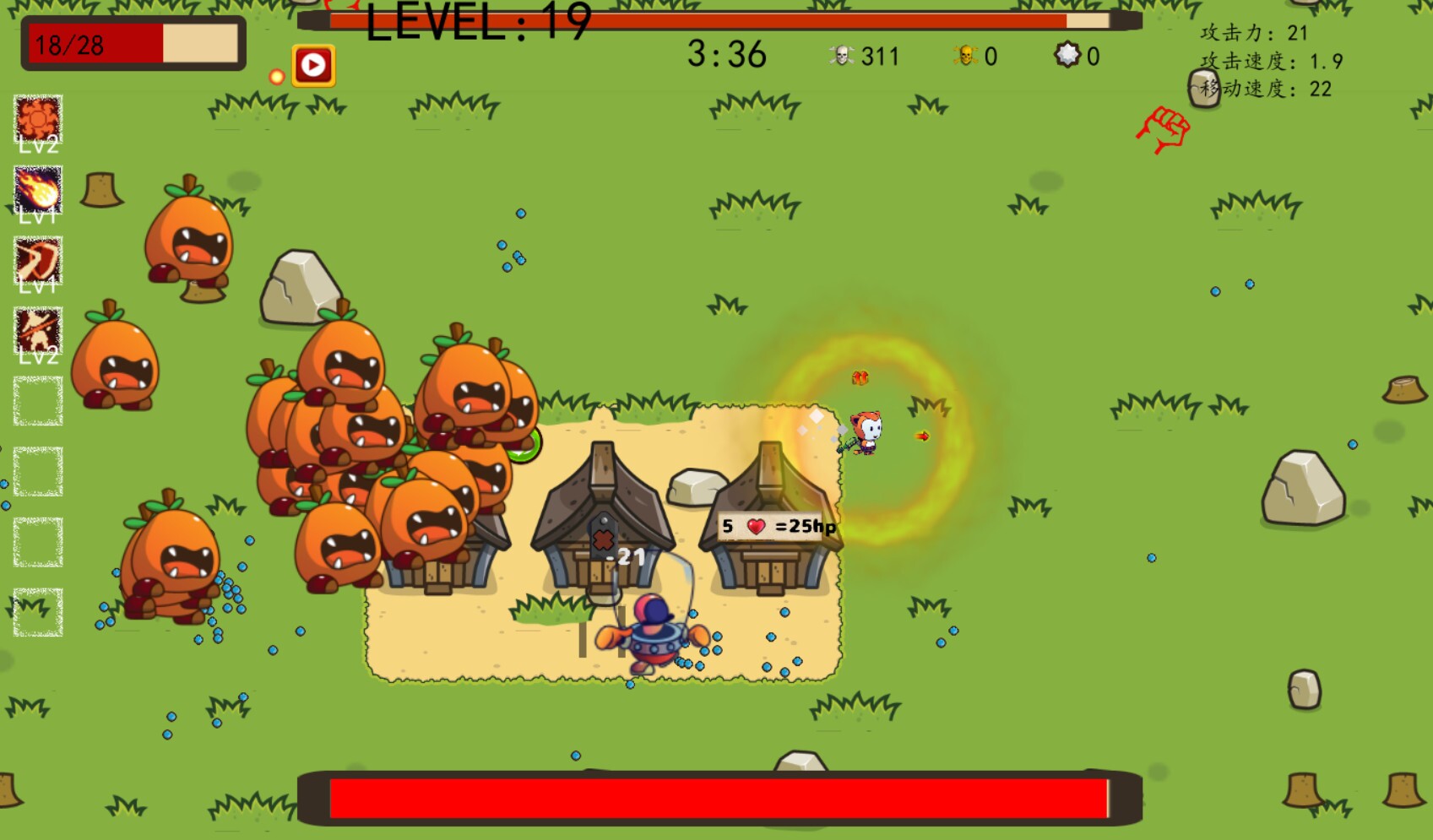Click the spiked mine currency icon
This screenshot has width=1433, height=840.
click(x=1069, y=56)
